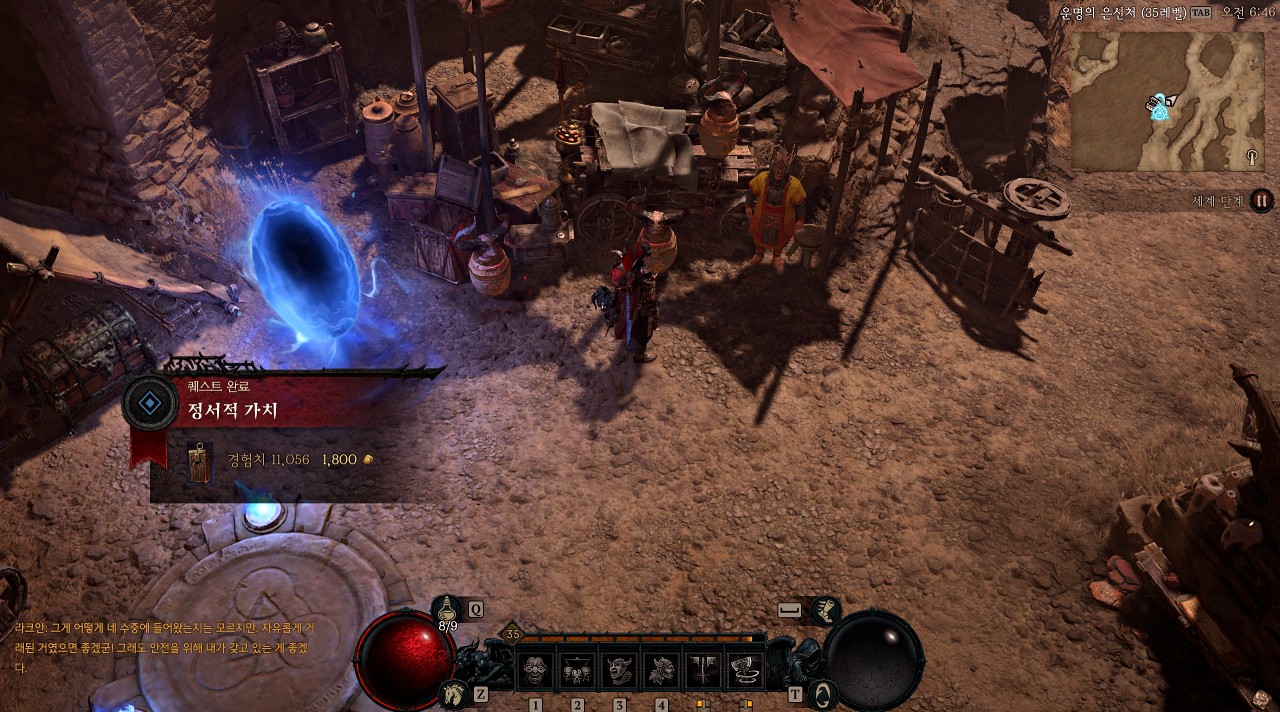
Task: Click the level 35 badge
Action: coord(512,634)
